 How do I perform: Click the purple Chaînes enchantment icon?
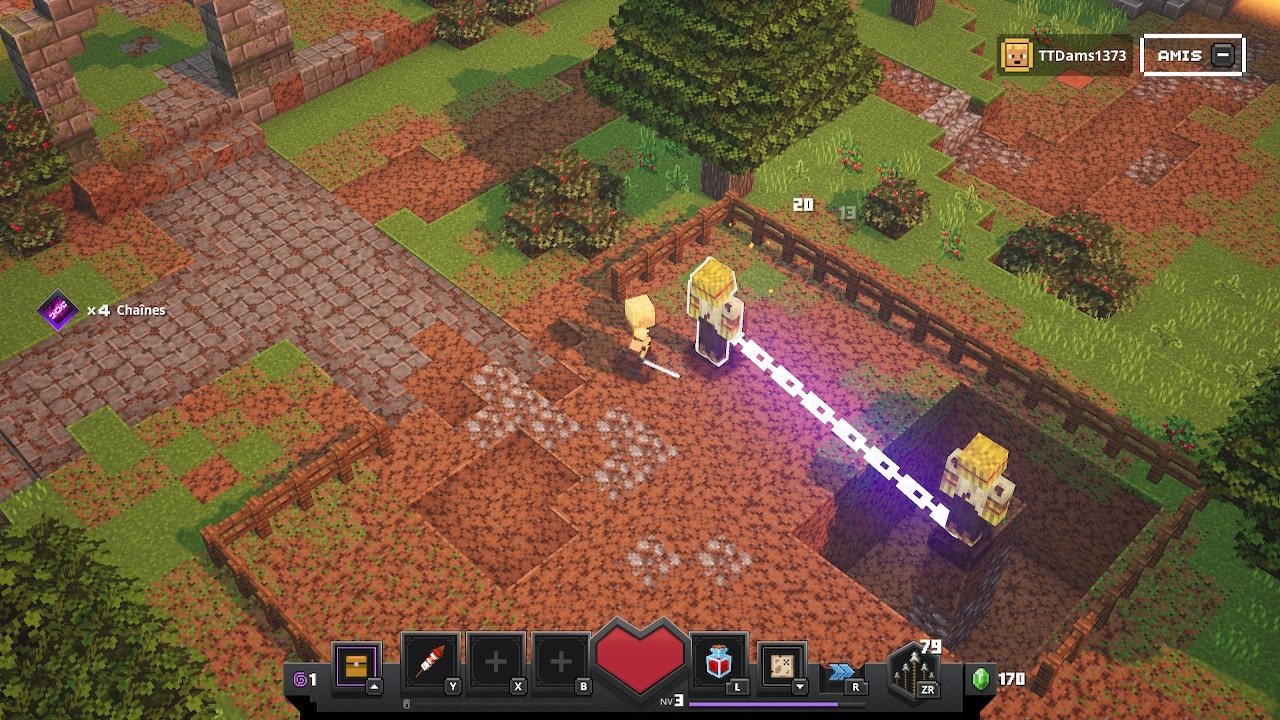(x=57, y=311)
